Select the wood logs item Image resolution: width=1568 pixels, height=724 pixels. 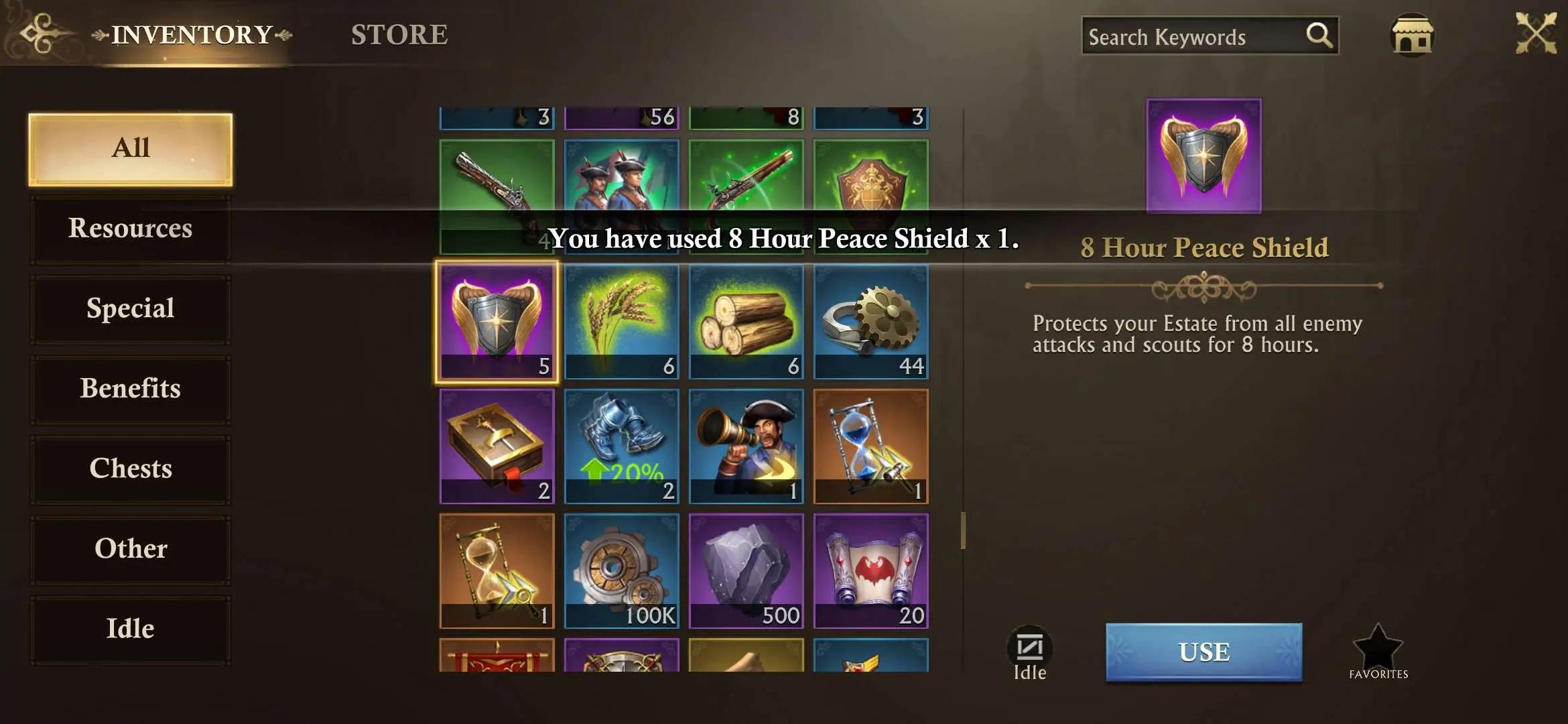(746, 322)
